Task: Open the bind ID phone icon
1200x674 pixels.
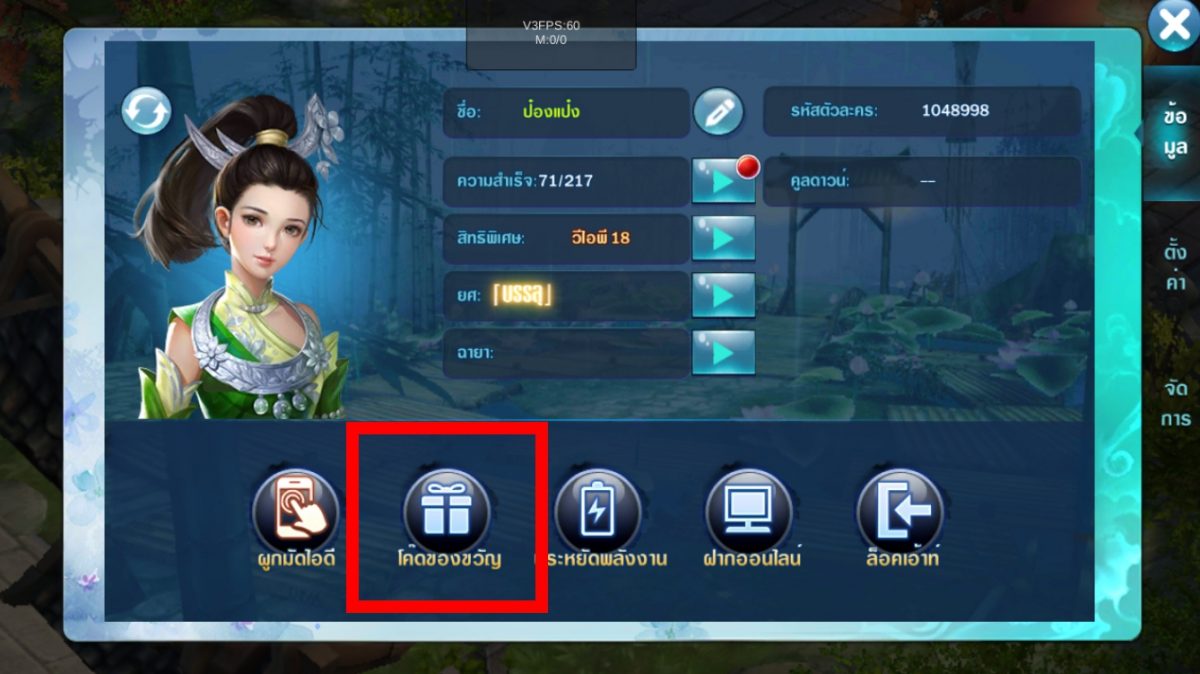Action: tap(295, 512)
